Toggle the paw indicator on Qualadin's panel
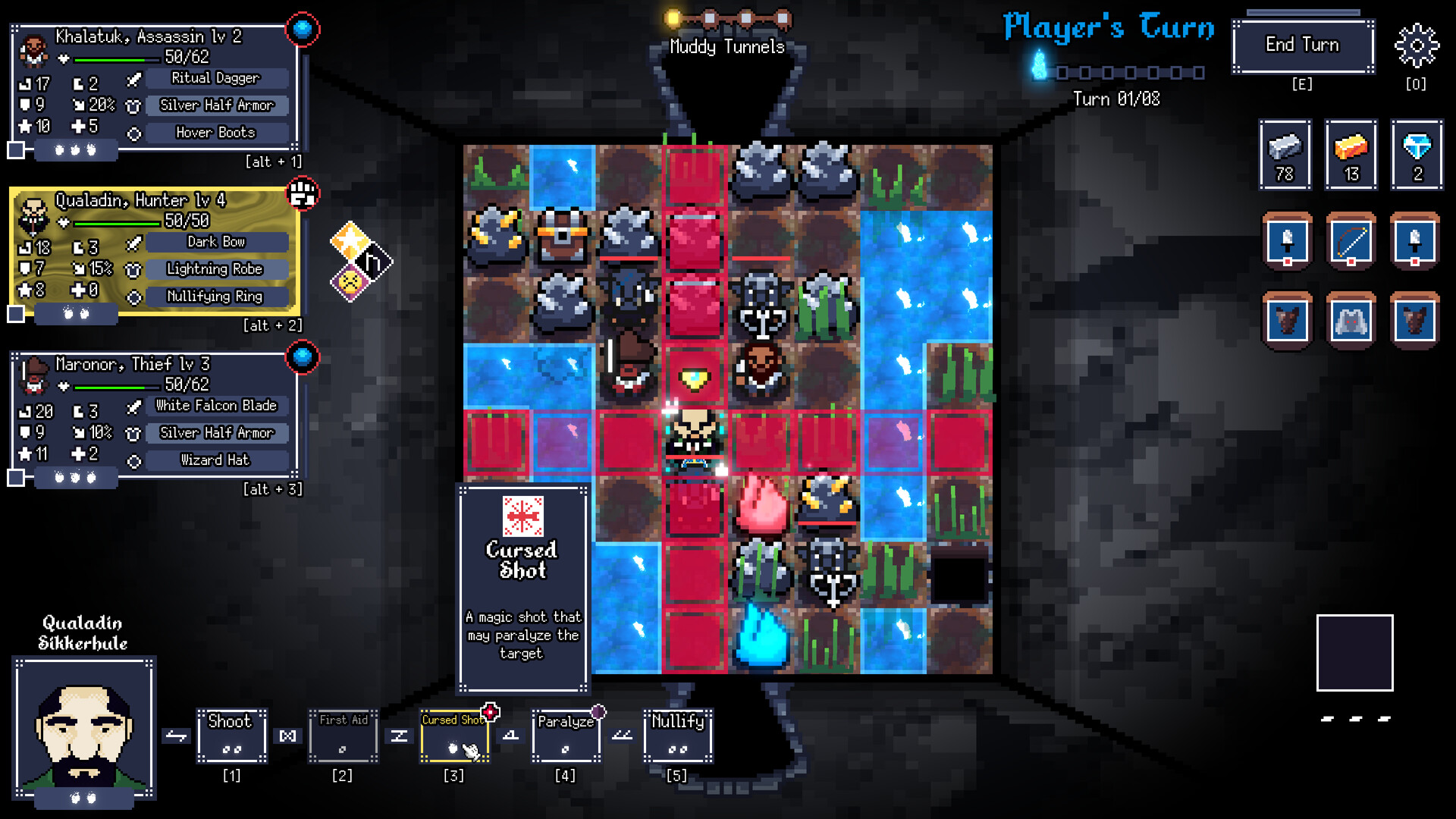 [x=303, y=195]
